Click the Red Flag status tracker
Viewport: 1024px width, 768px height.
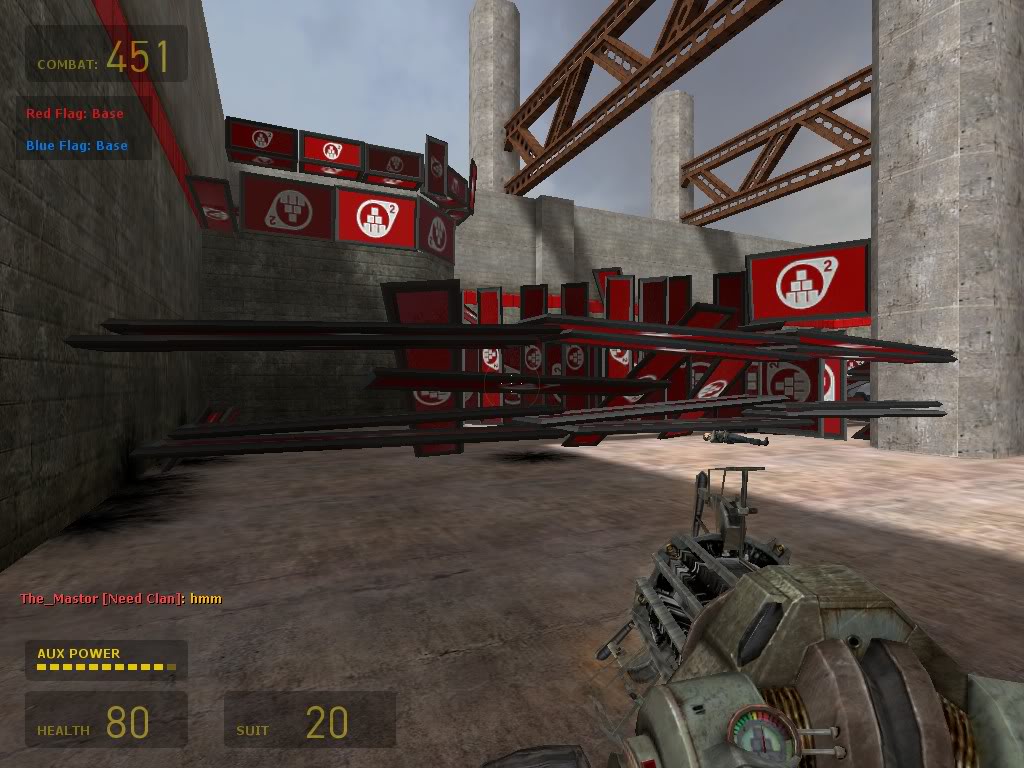(75, 114)
